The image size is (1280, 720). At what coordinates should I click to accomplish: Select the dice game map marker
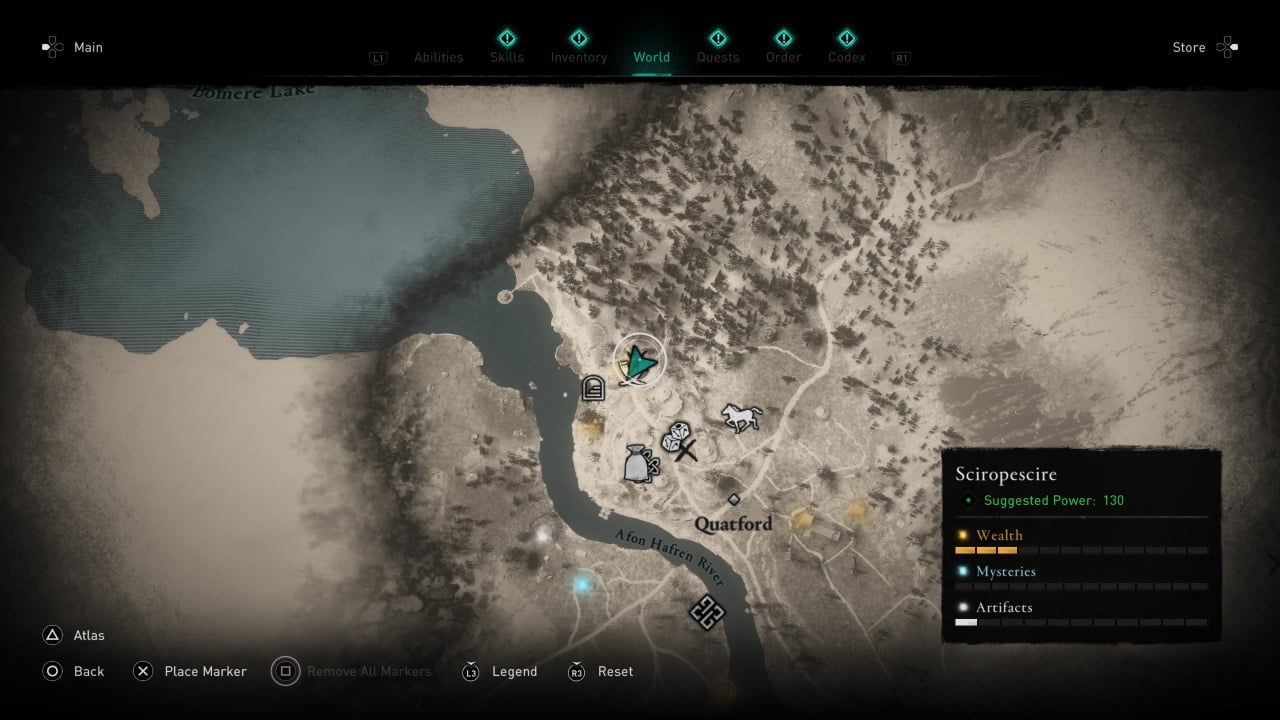[675, 436]
